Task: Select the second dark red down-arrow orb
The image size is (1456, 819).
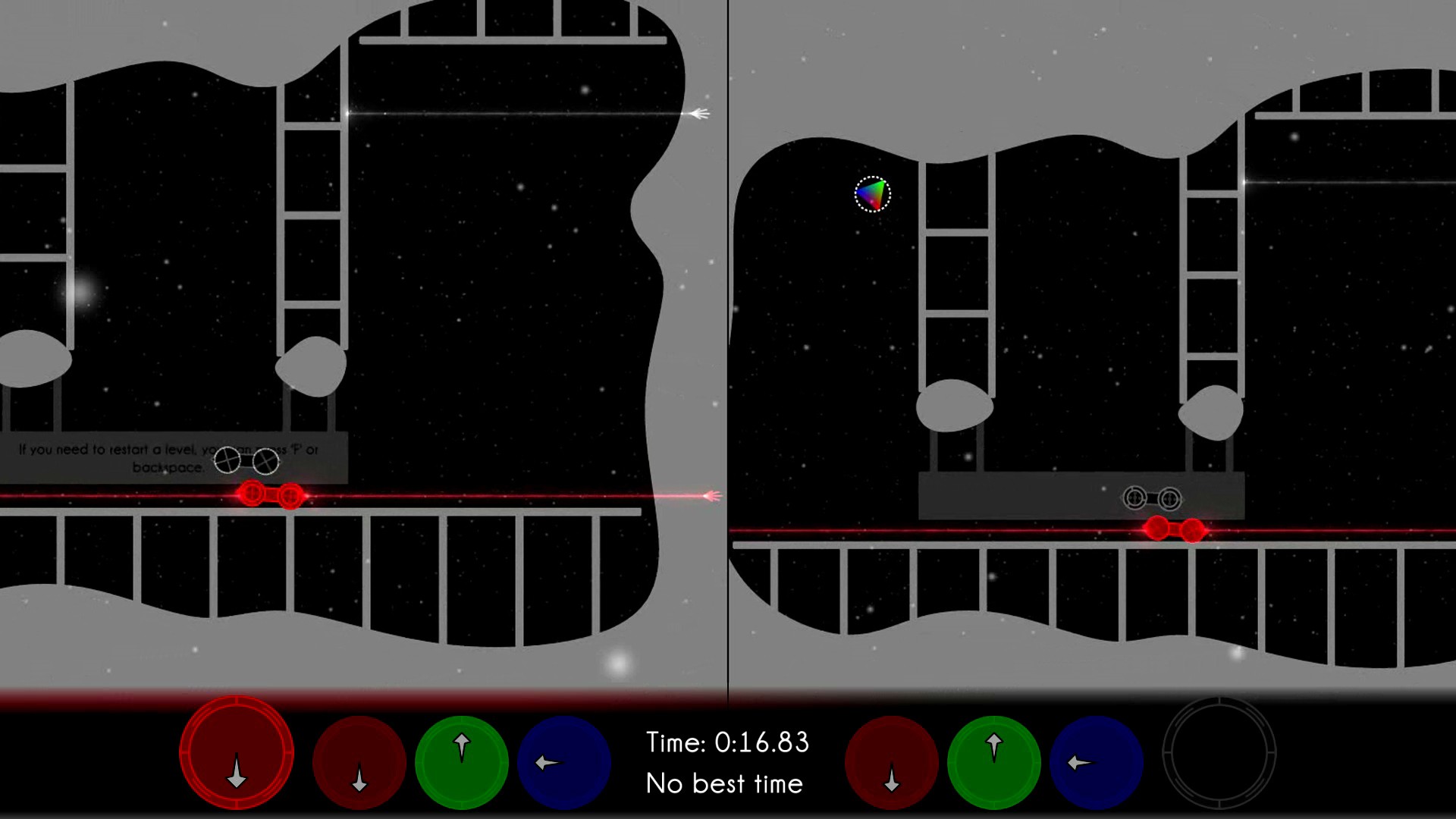Action: click(358, 762)
